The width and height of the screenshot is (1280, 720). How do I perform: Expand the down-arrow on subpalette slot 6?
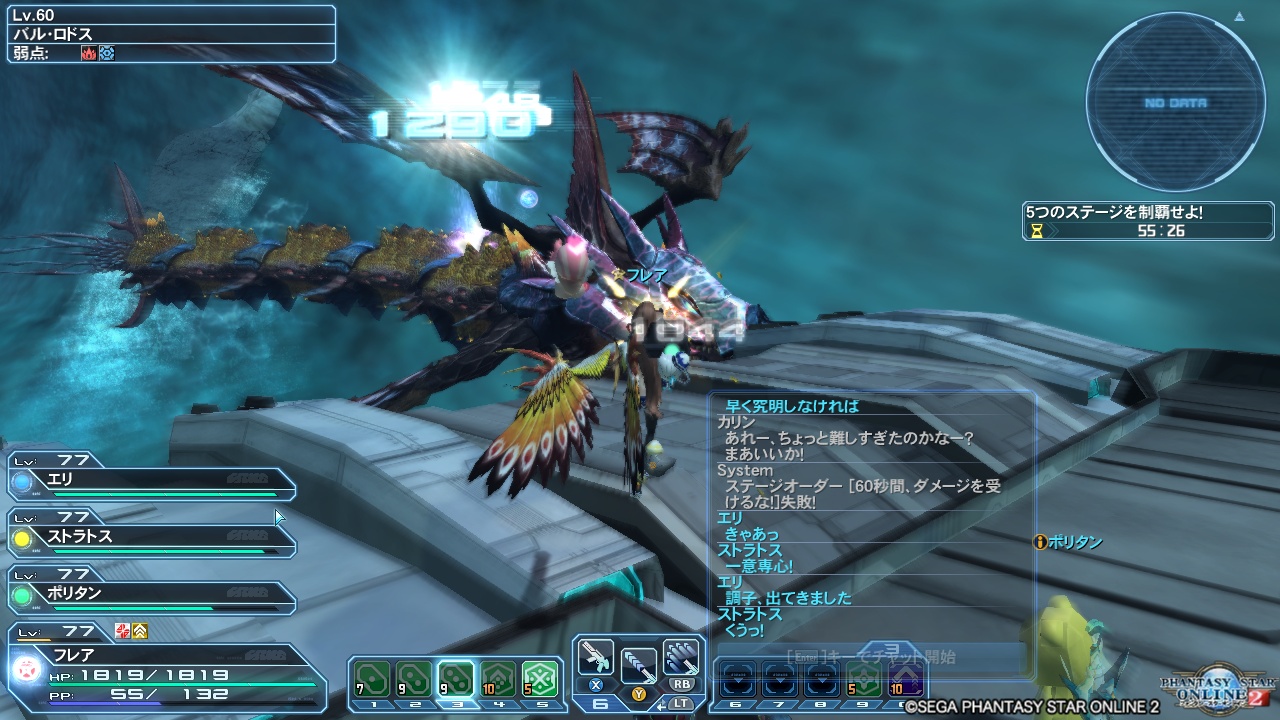(739, 679)
